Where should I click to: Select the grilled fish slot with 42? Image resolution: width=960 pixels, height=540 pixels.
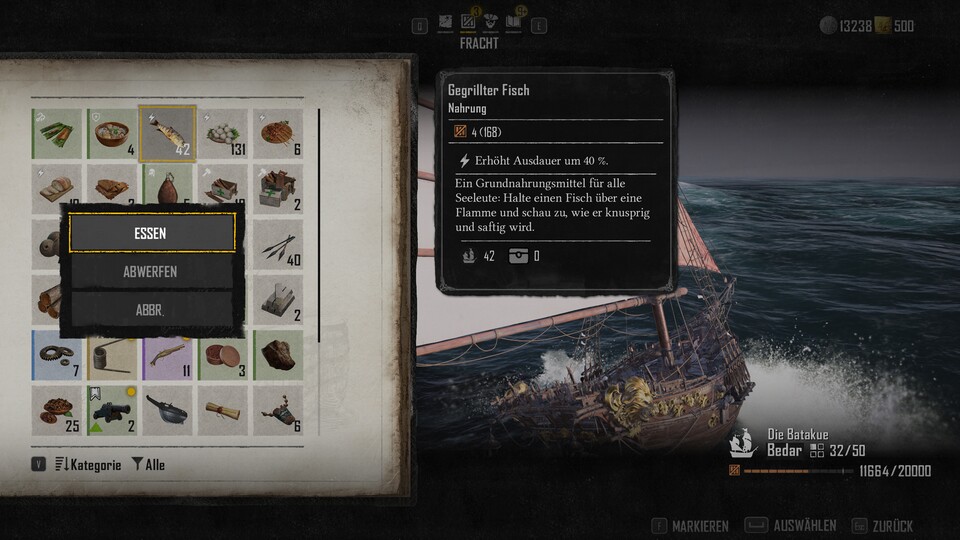click(x=167, y=134)
